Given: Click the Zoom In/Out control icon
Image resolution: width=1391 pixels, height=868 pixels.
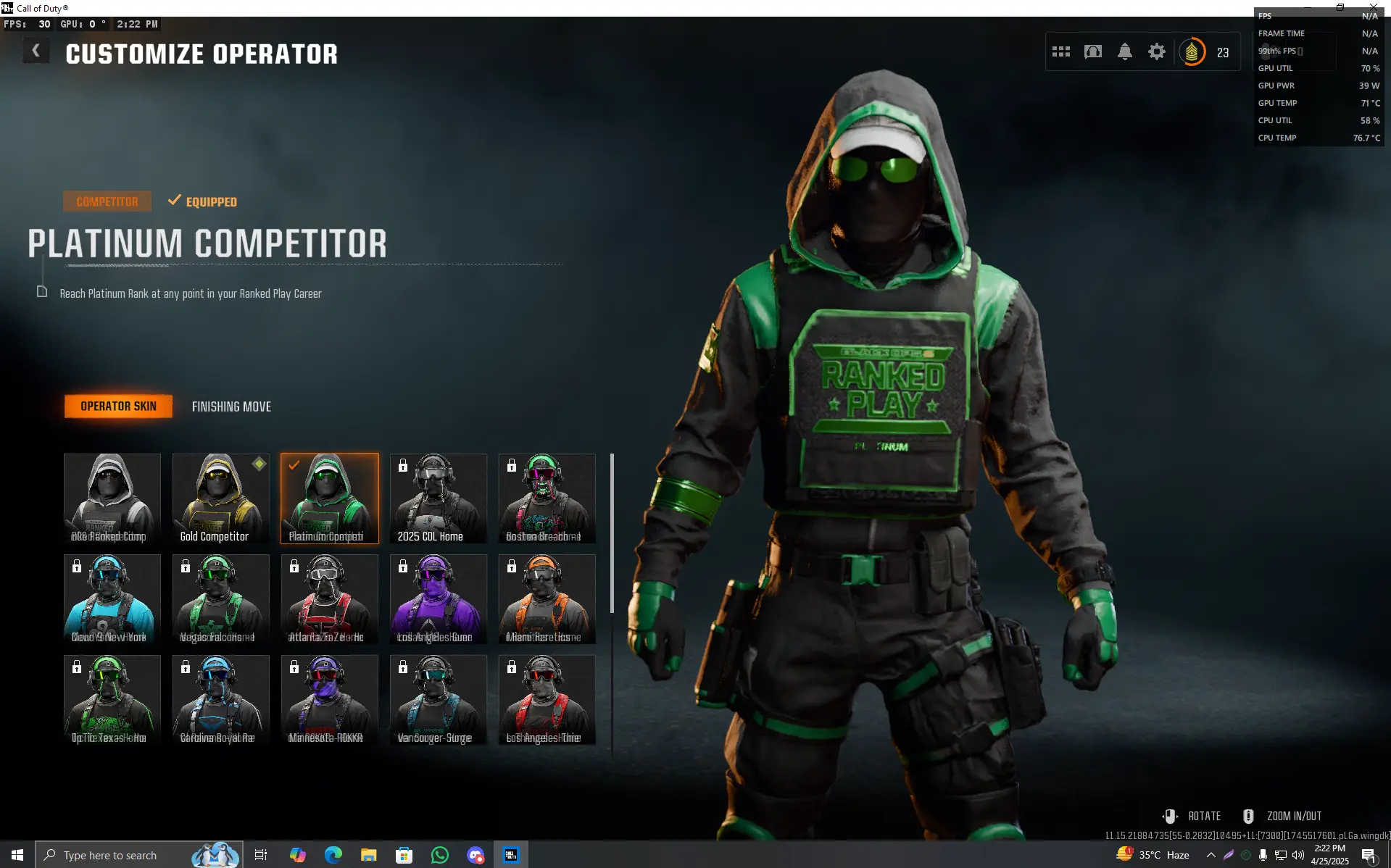Looking at the screenshot, I should click(1248, 815).
